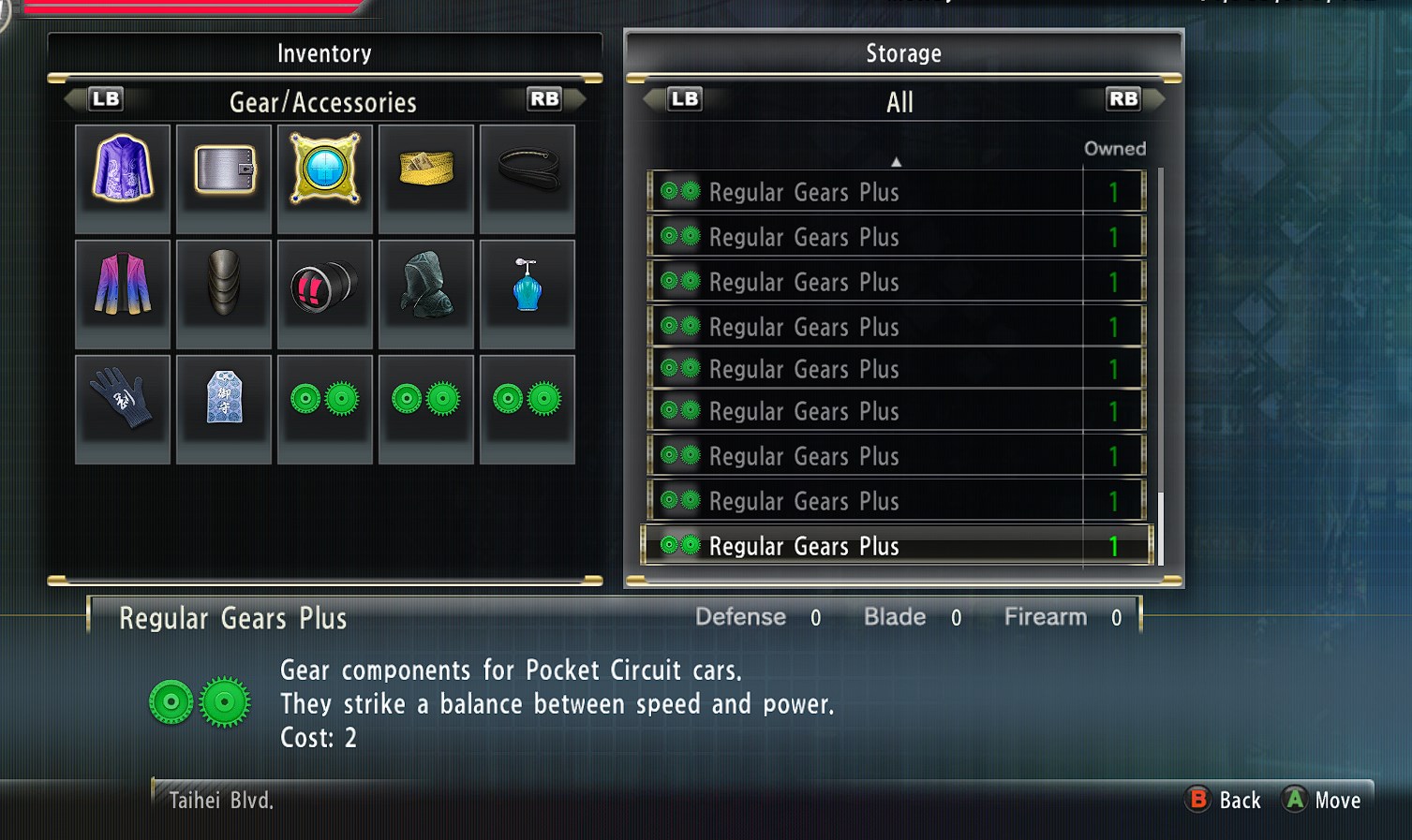Select the black kanji gloves icon
Screen dimensions: 1412x840
[x=123, y=407]
